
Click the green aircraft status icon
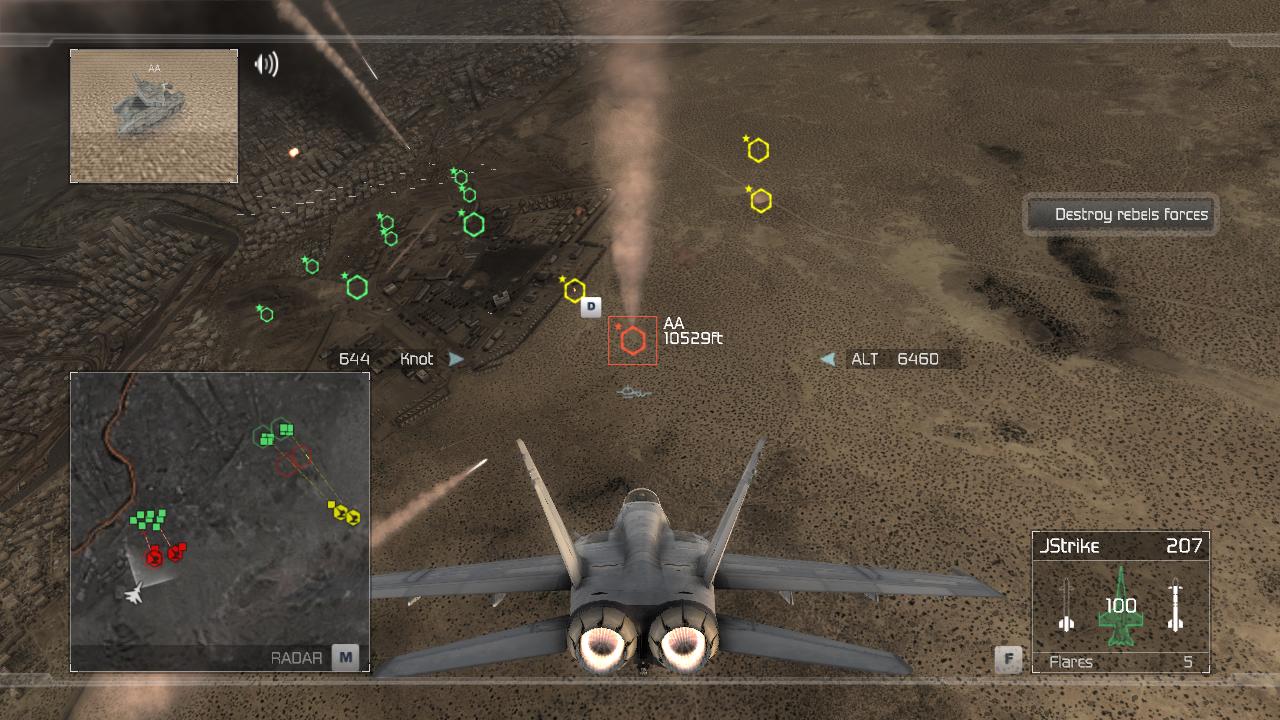[x=1120, y=606]
